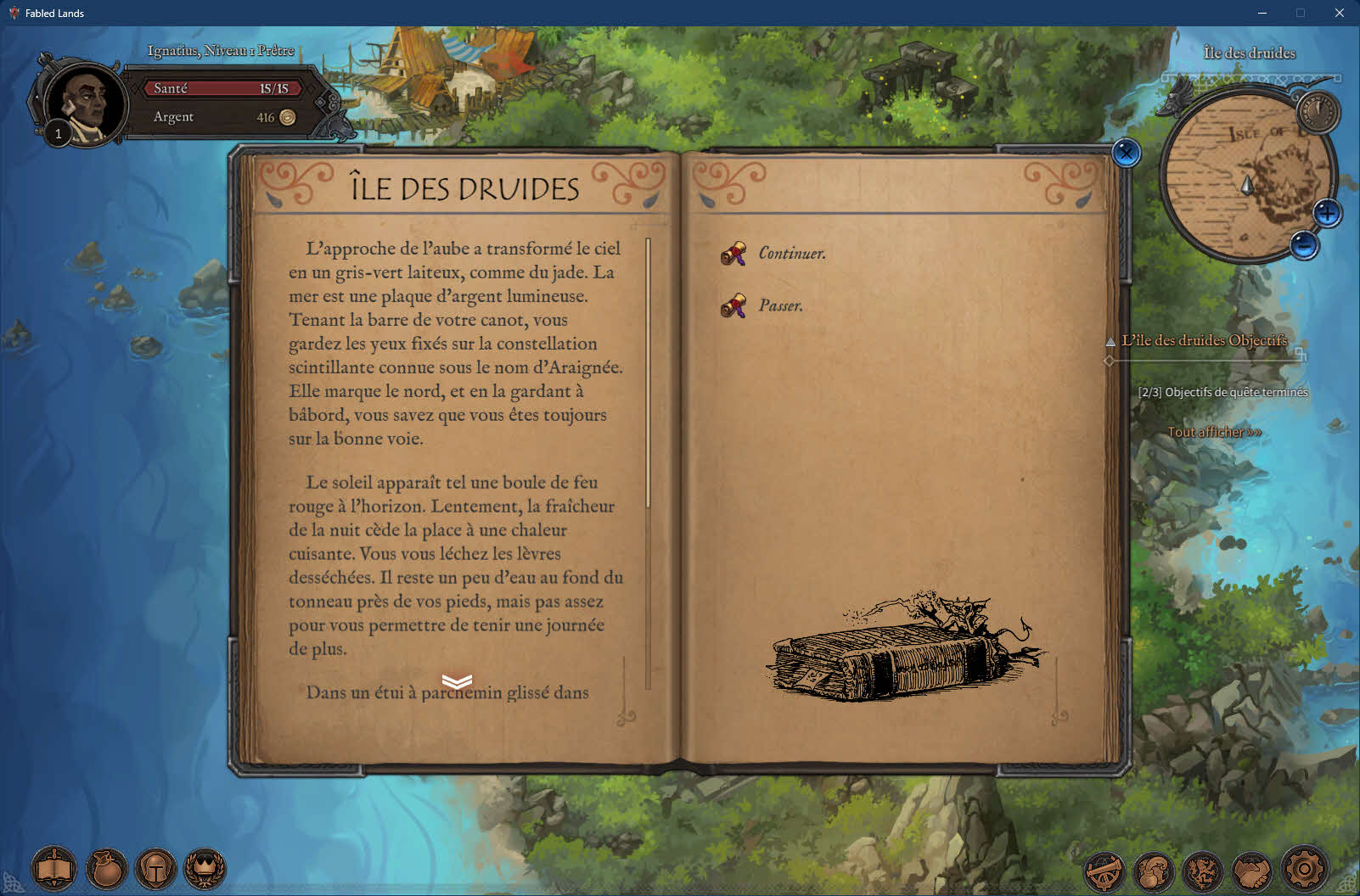Open the rampant lion crest icon
The height and width of the screenshot is (896, 1360).
click(x=1203, y=871)
